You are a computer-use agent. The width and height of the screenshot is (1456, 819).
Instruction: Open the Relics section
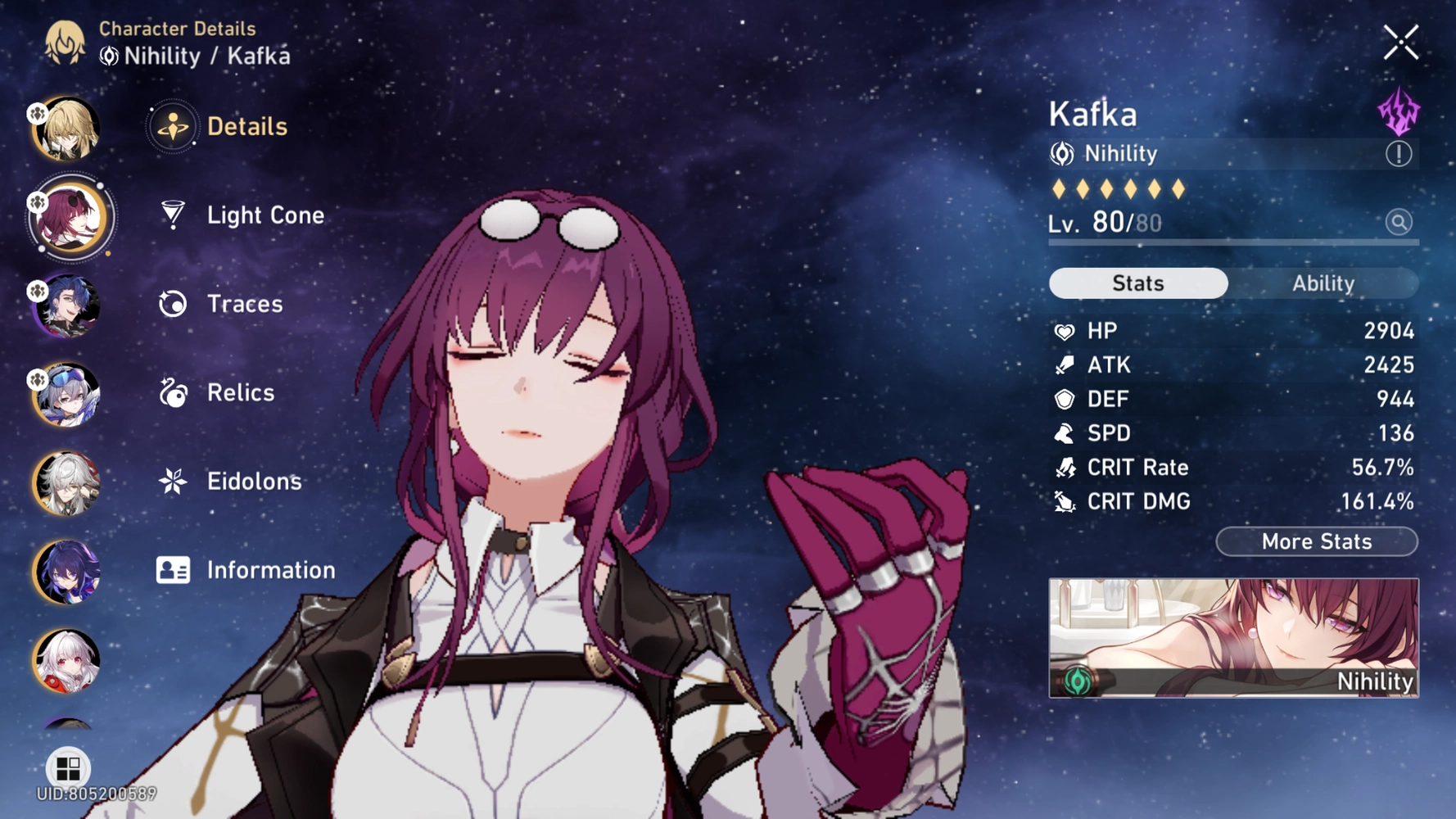pos(240,392)
